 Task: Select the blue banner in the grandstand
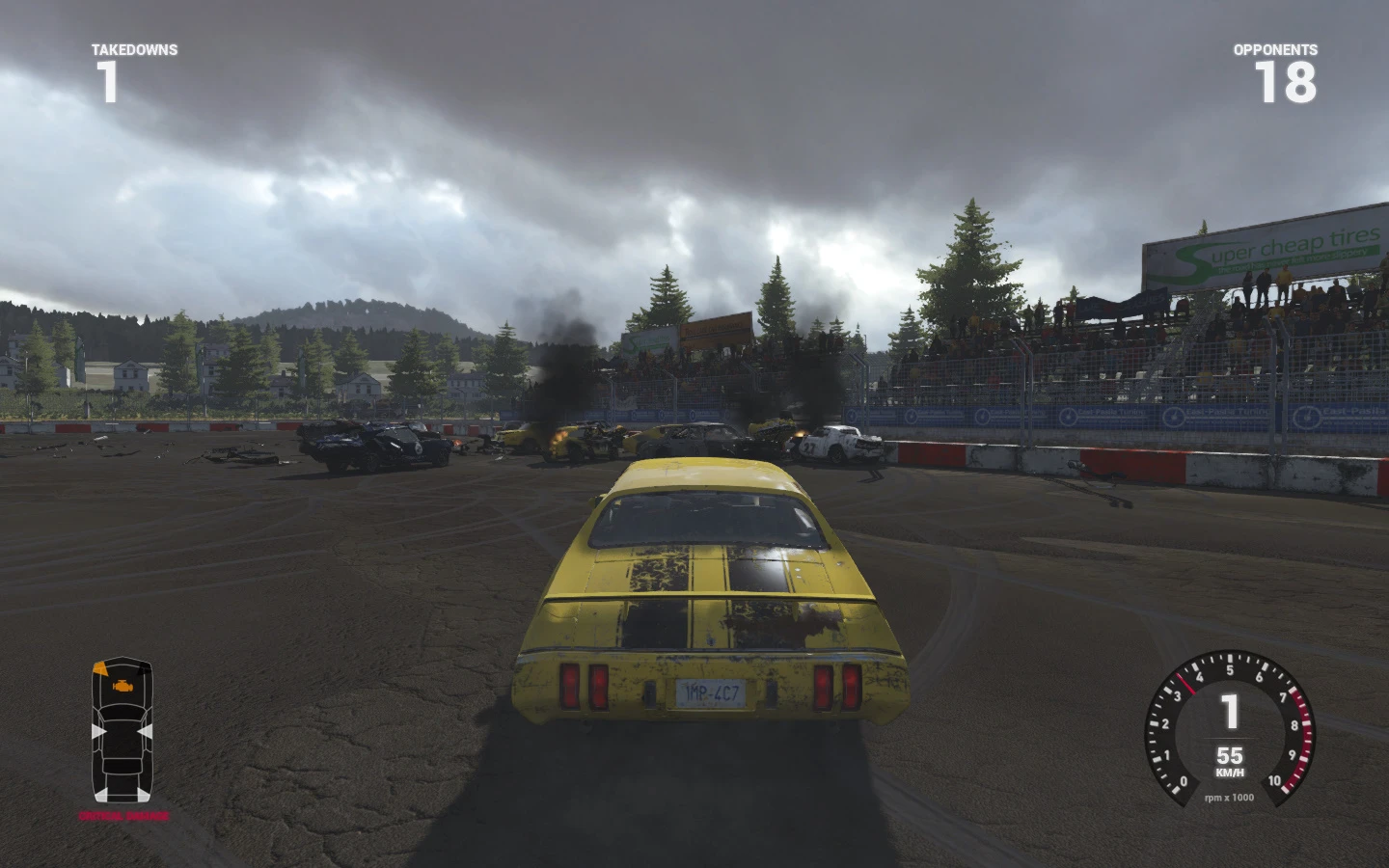pos(1124,302)
